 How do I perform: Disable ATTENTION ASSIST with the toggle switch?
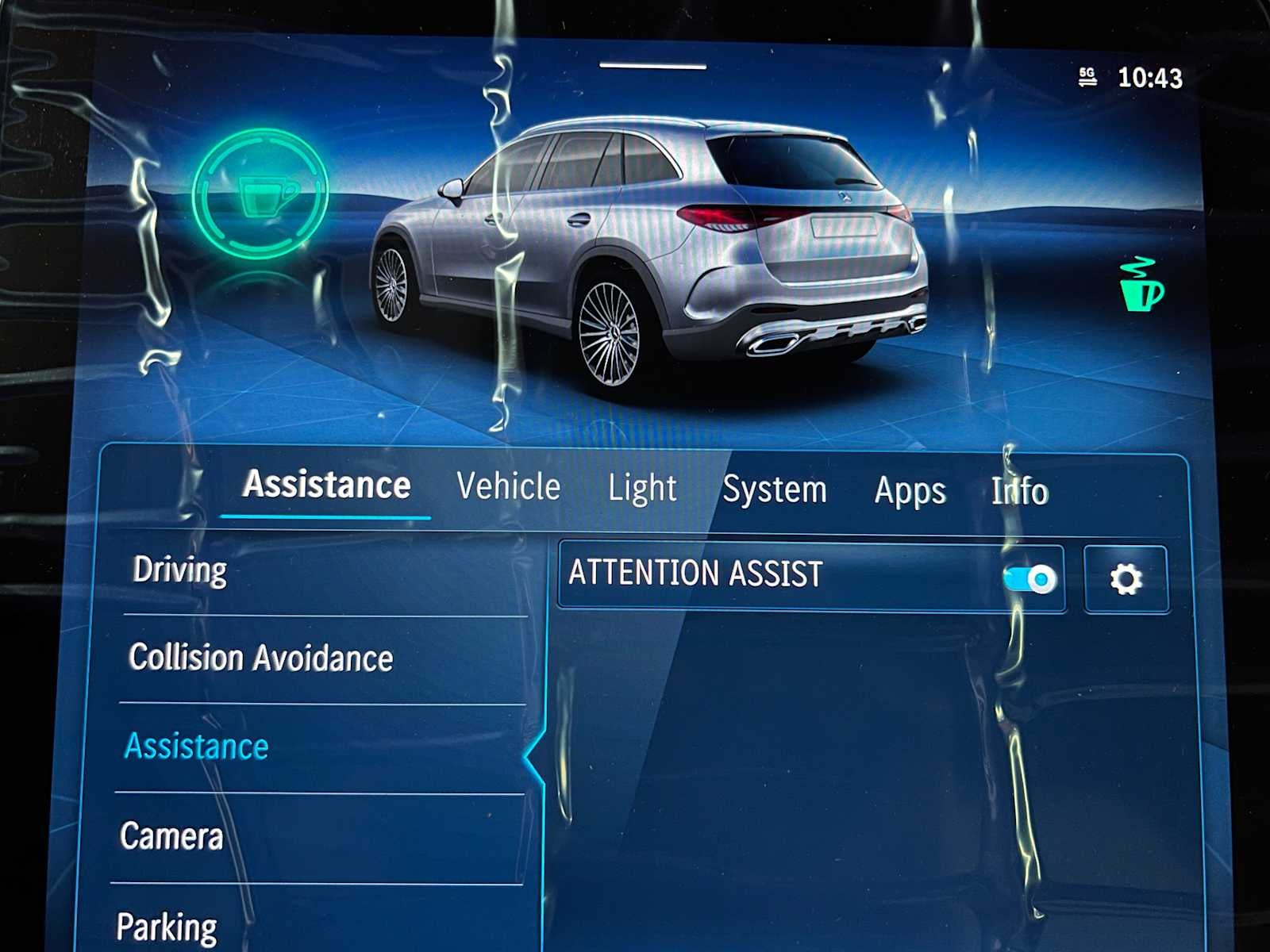click(x=1030, y=578)
